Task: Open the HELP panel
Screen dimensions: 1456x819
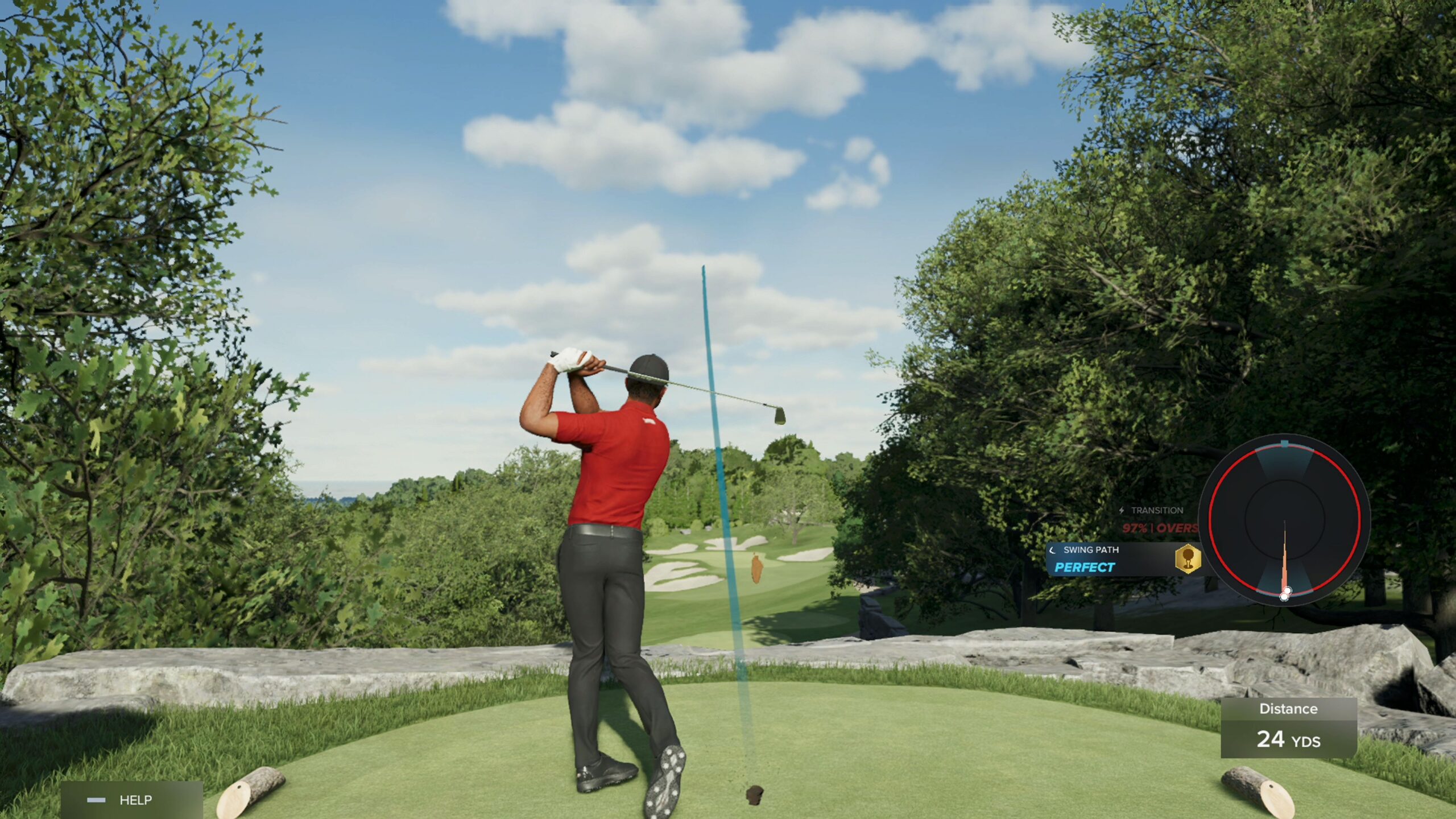Action: (131, 800)
